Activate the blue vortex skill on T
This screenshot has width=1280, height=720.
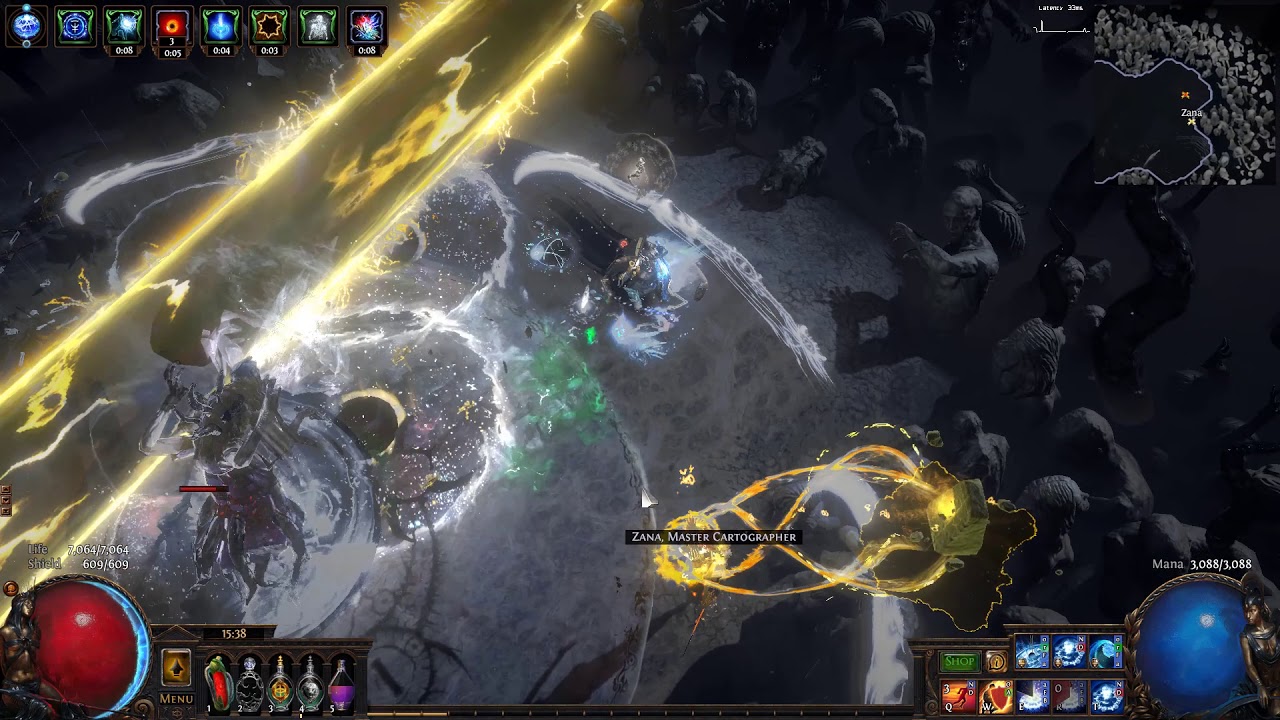(x=1106, y=695)
